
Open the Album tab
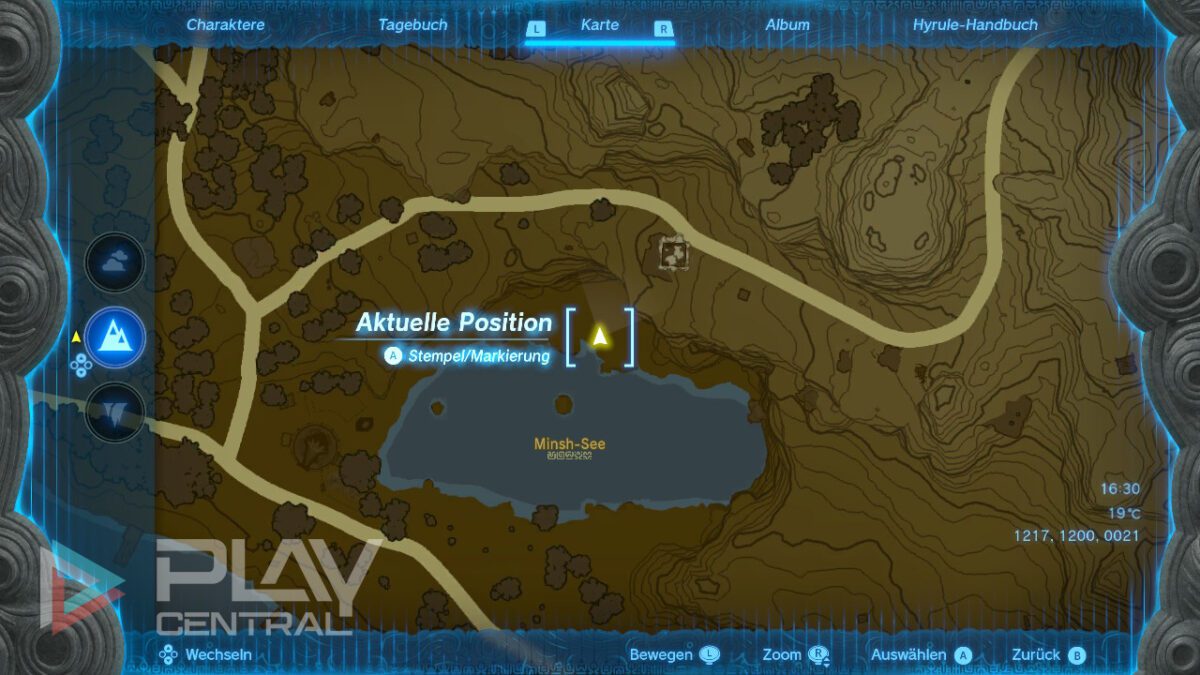coord(787,25)
